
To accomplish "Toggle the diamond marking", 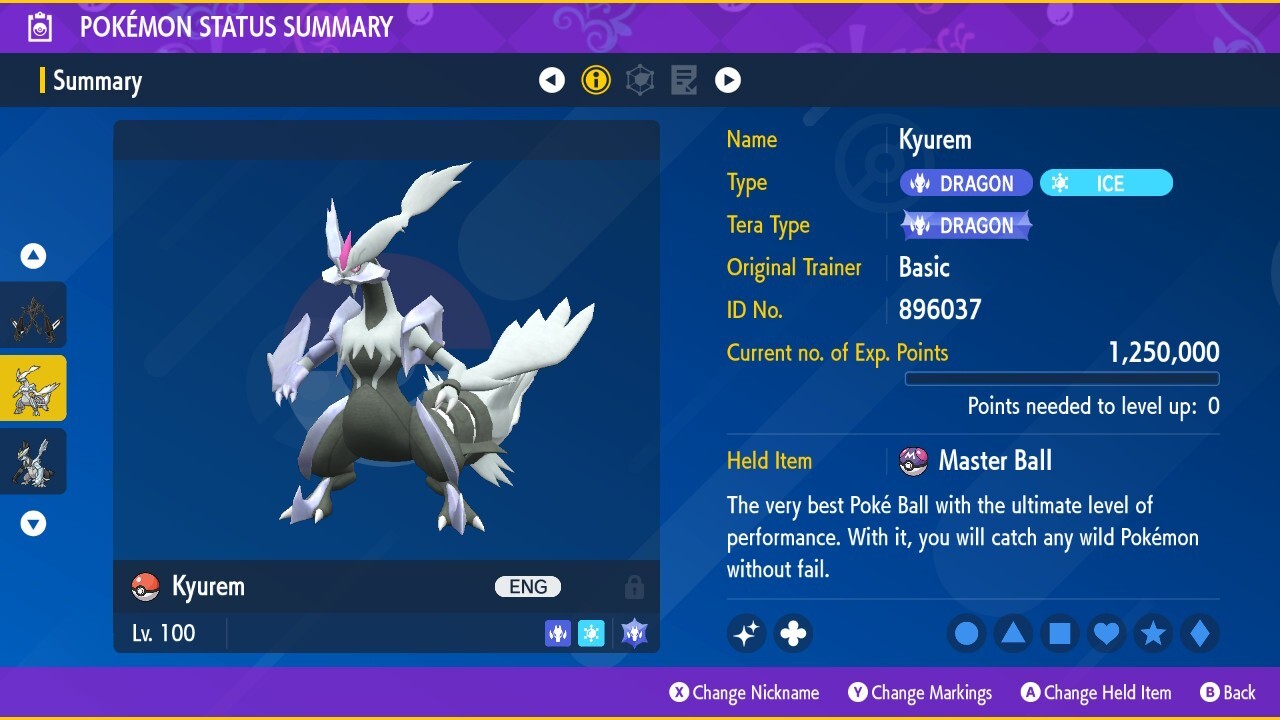I will point(1200,633).
